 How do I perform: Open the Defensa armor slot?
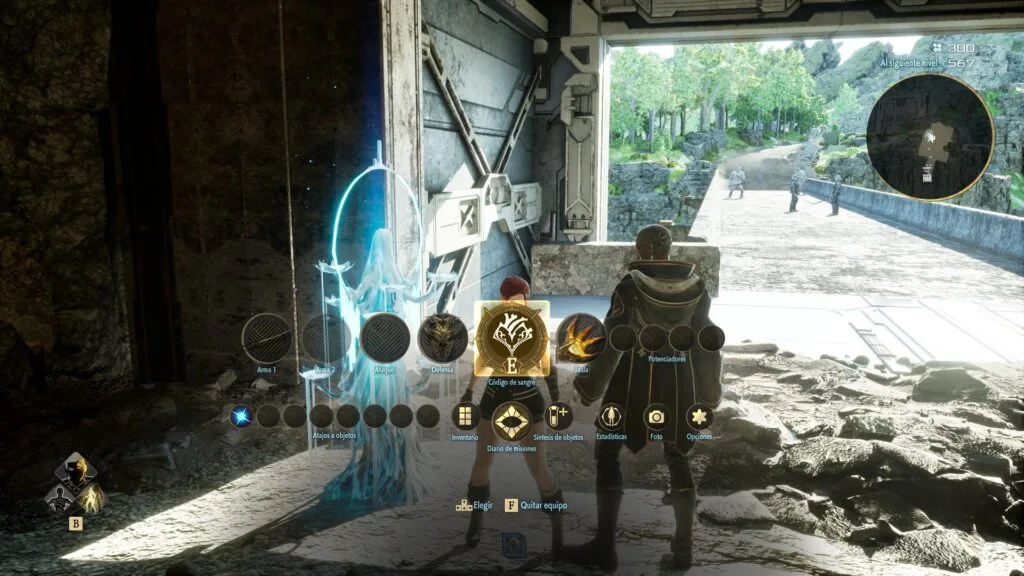tap(443, 338)
